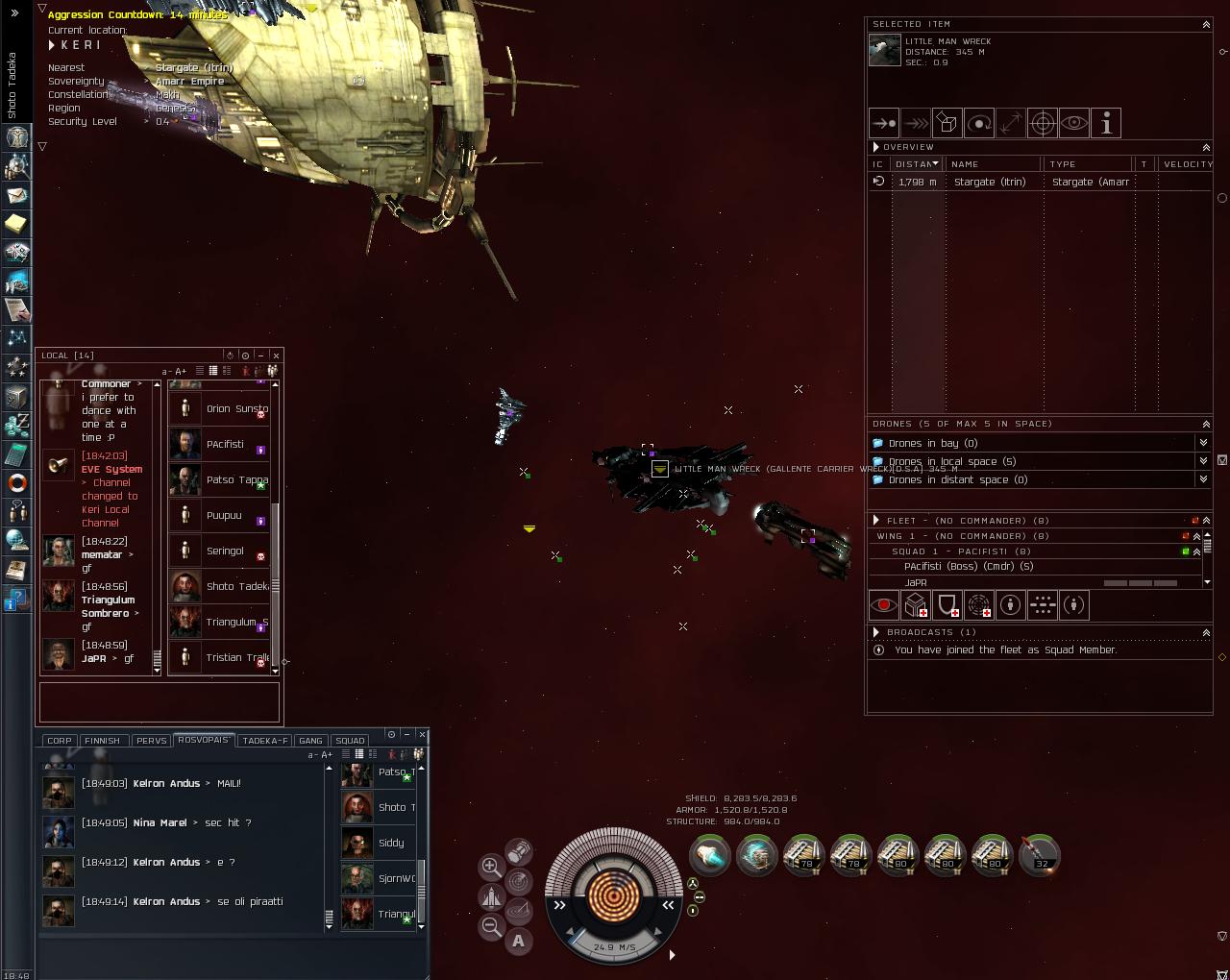Broadcast enemy spotted with the red eye icon
The image size is (1230, 980).
click(x=884, y=605)
